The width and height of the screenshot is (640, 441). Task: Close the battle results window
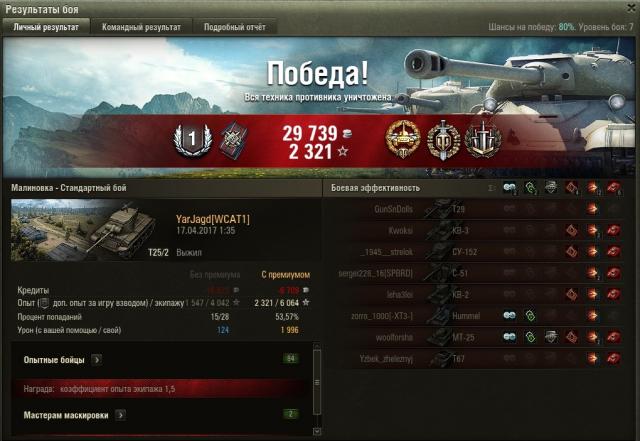(628, 8)
